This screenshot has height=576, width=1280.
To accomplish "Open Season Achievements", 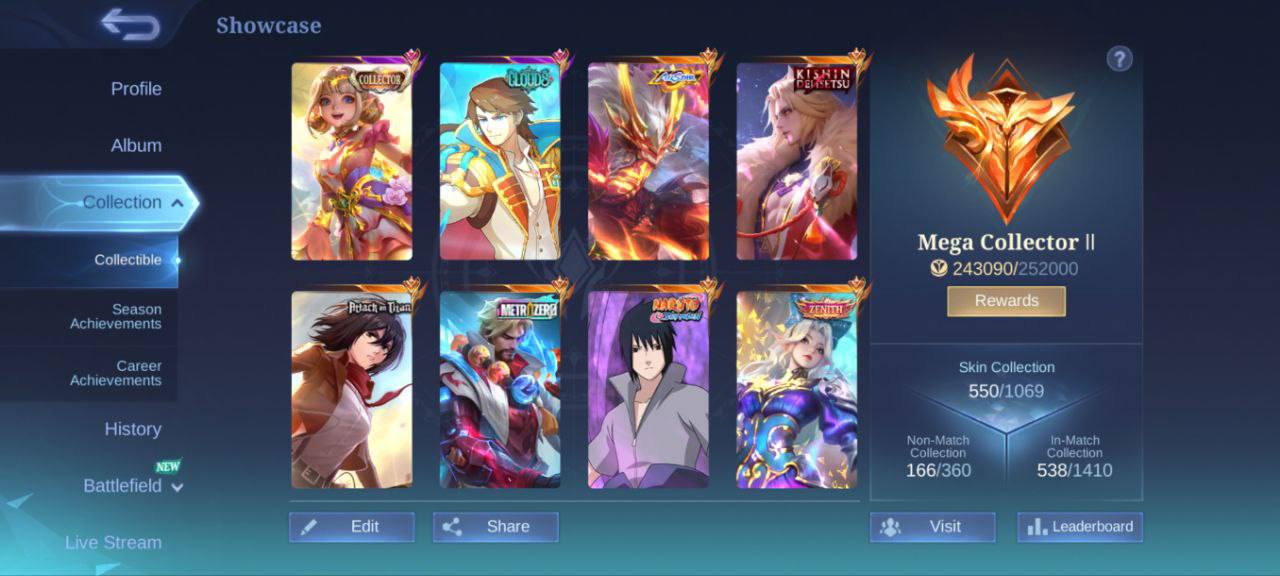I will point(115,317).
